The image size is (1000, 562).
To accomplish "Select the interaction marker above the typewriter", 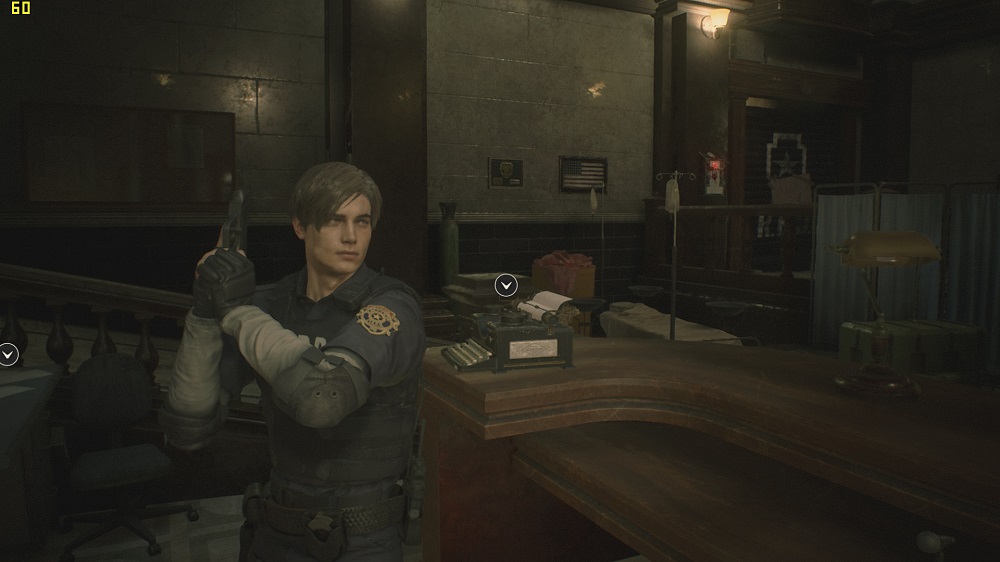I will coord(507,286).
